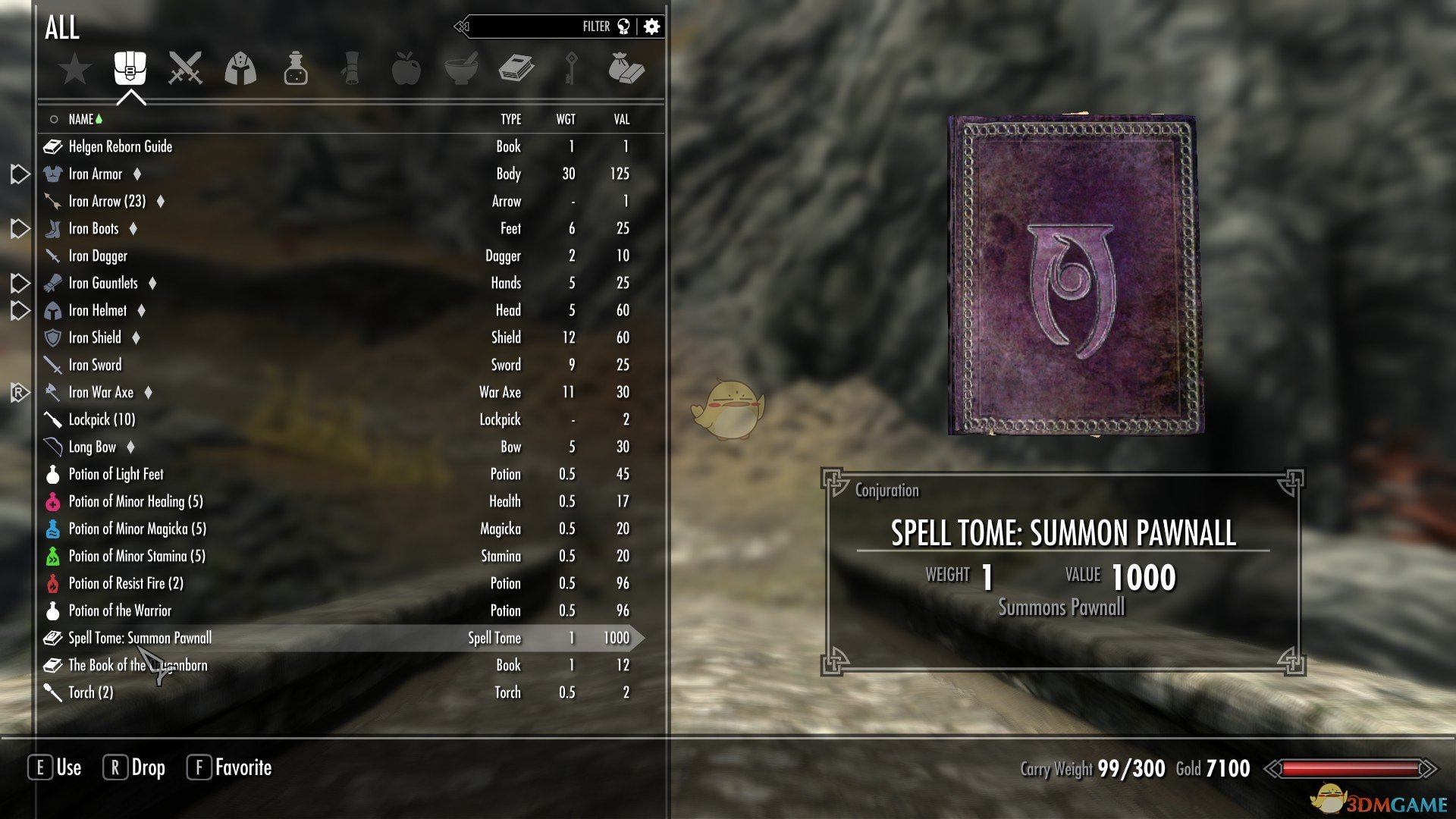Pick the Iron War Axe entry
The image size is (1456, 819).
point(101,392)
